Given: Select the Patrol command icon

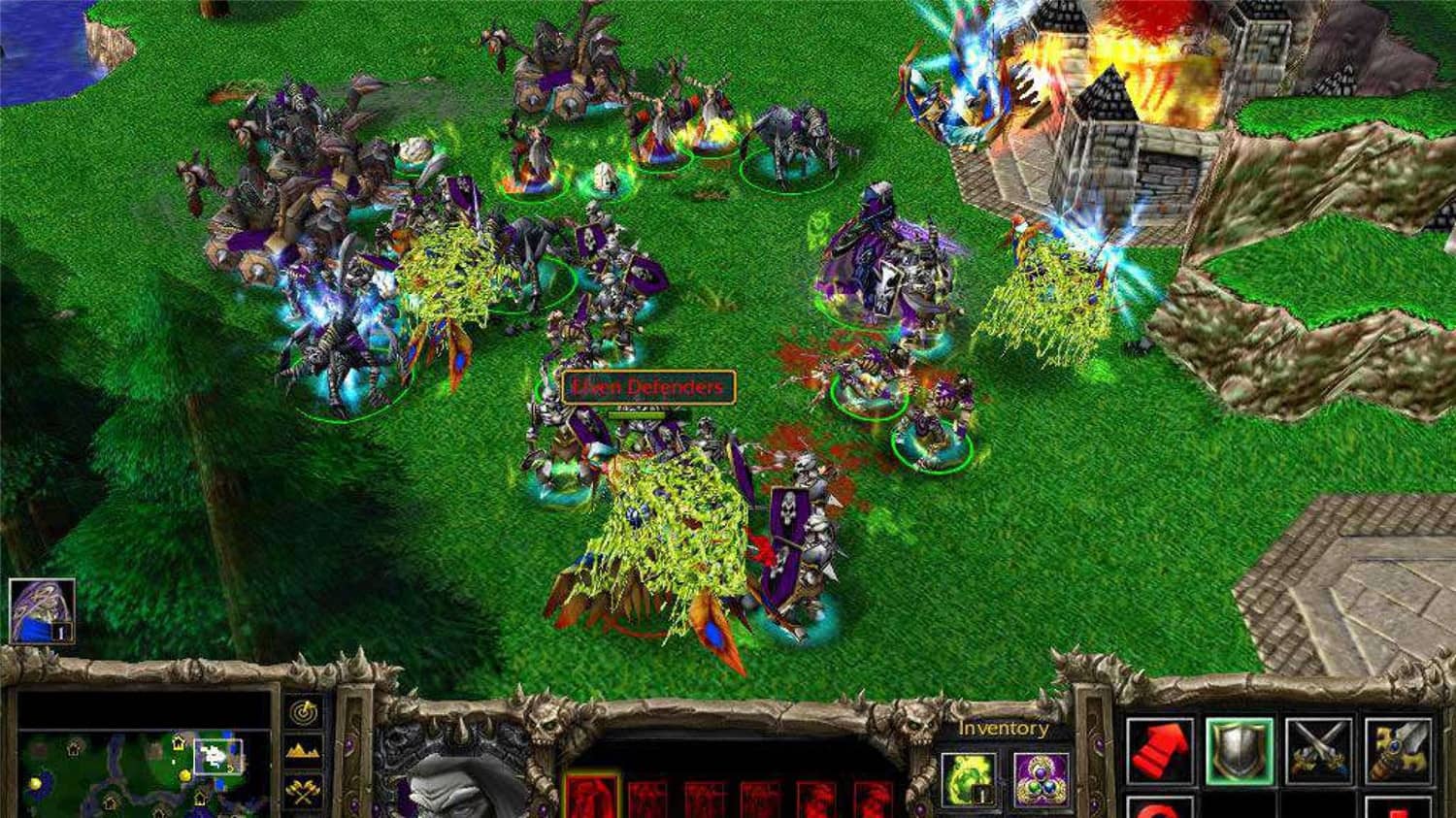Looking at the screenshot, I should [1400, 747].
